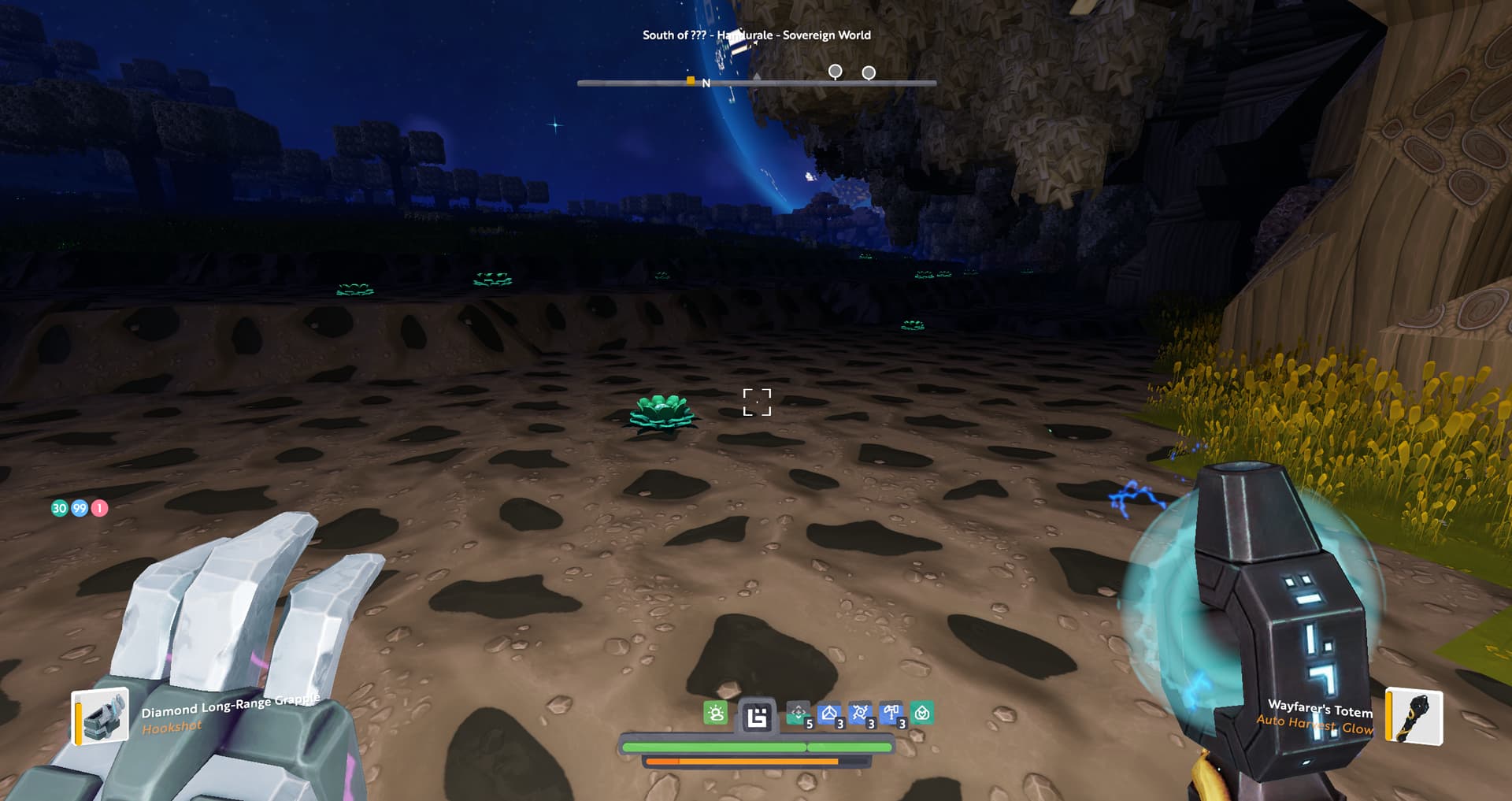Click the teal crosshair-arrows buff icon
1512x801 pixels.
coord(798,714)
